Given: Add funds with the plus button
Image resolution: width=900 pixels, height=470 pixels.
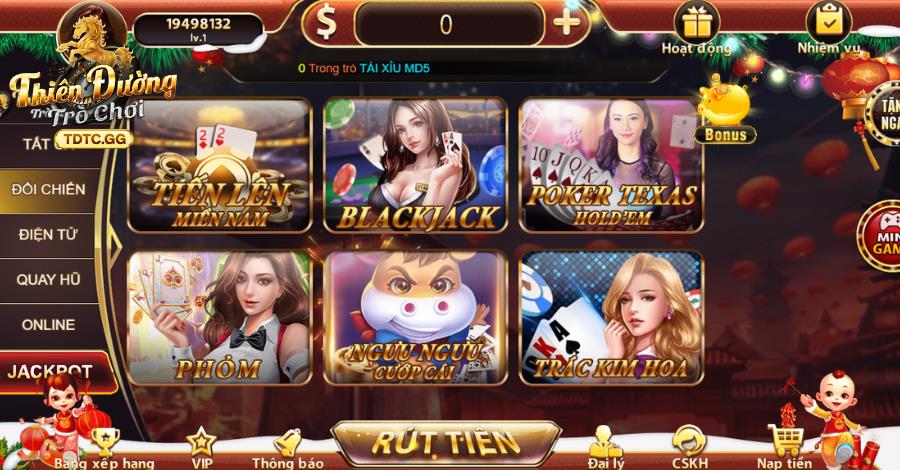Looking at the screenshot, I should click(569, 23).
